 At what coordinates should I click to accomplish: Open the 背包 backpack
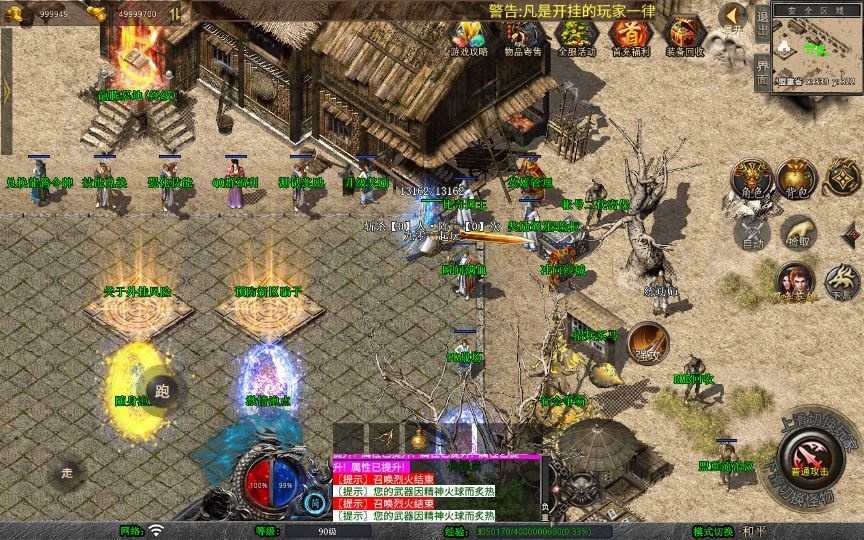(797, 177)
